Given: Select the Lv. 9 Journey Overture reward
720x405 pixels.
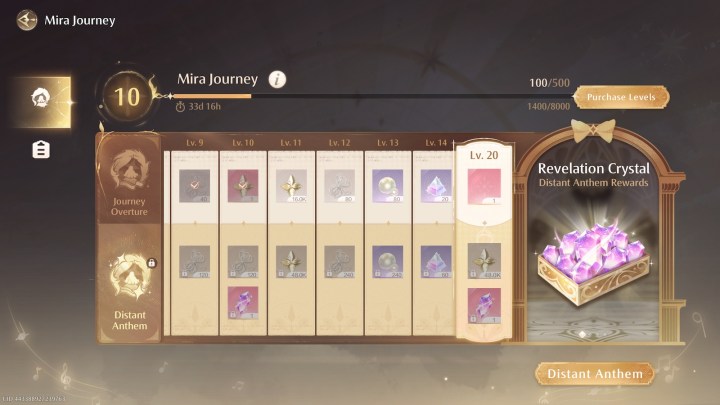Looking at the screenshot, I should [194, 185].
